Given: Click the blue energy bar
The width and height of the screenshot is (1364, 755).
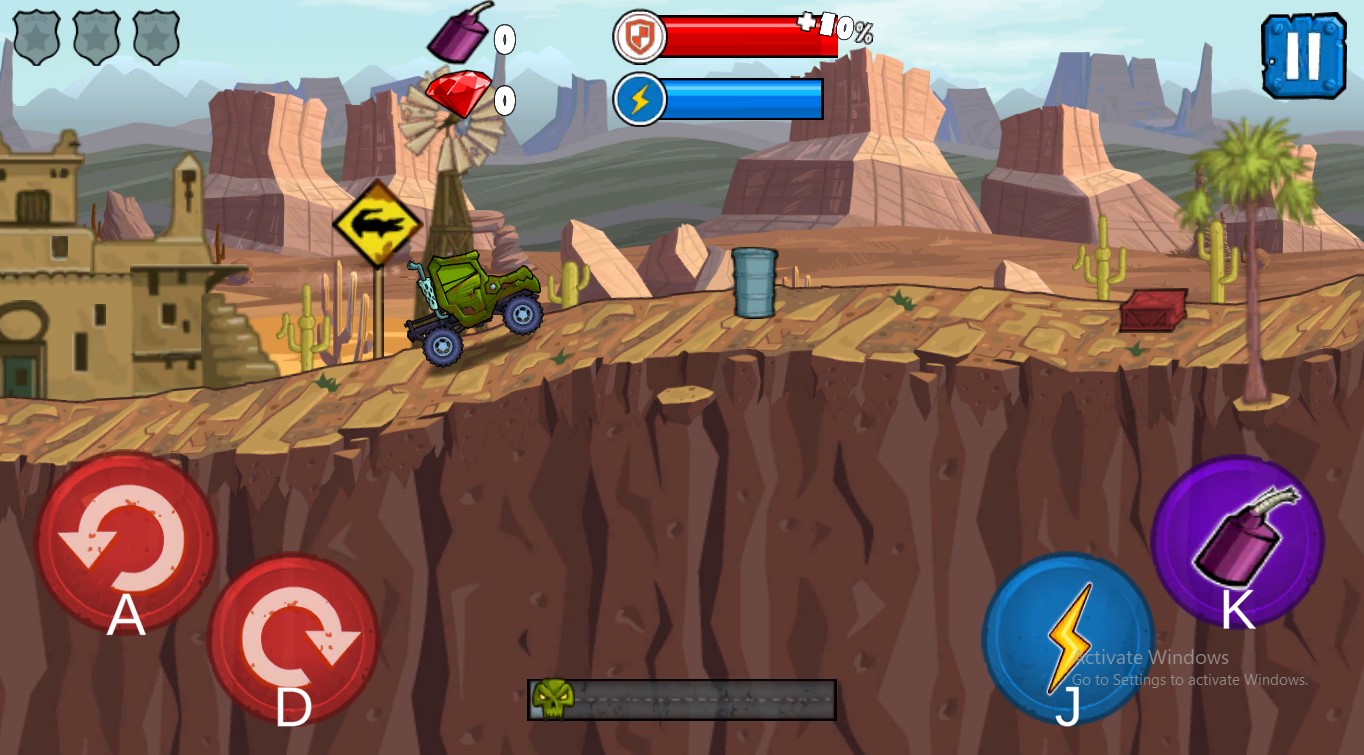Looking at the screenshot, I should (x=745, y=99).
